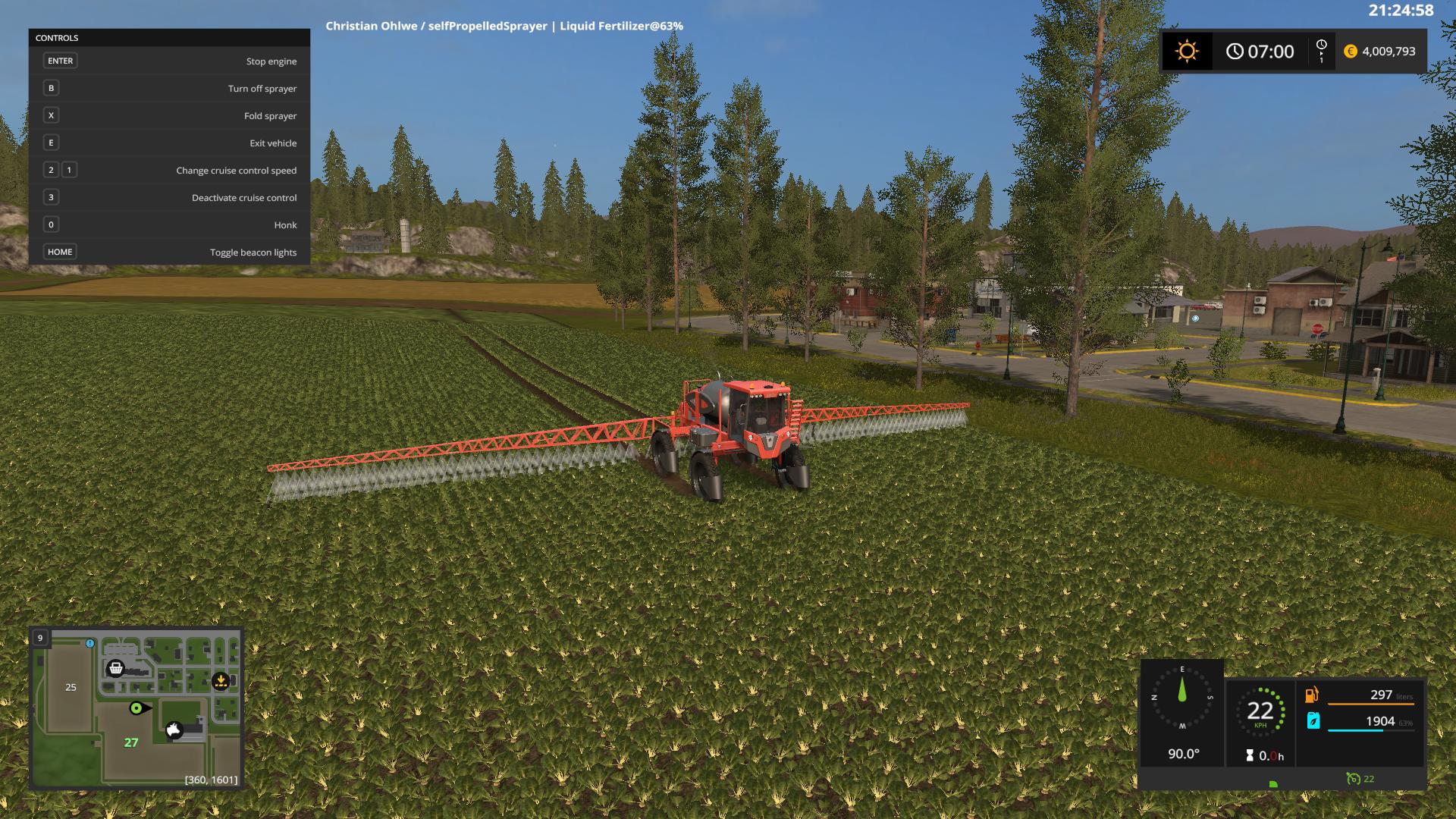Click the time scale indicator showing 1
This screenshot has width=1456, height=819.
click(x=1320, y=51)
